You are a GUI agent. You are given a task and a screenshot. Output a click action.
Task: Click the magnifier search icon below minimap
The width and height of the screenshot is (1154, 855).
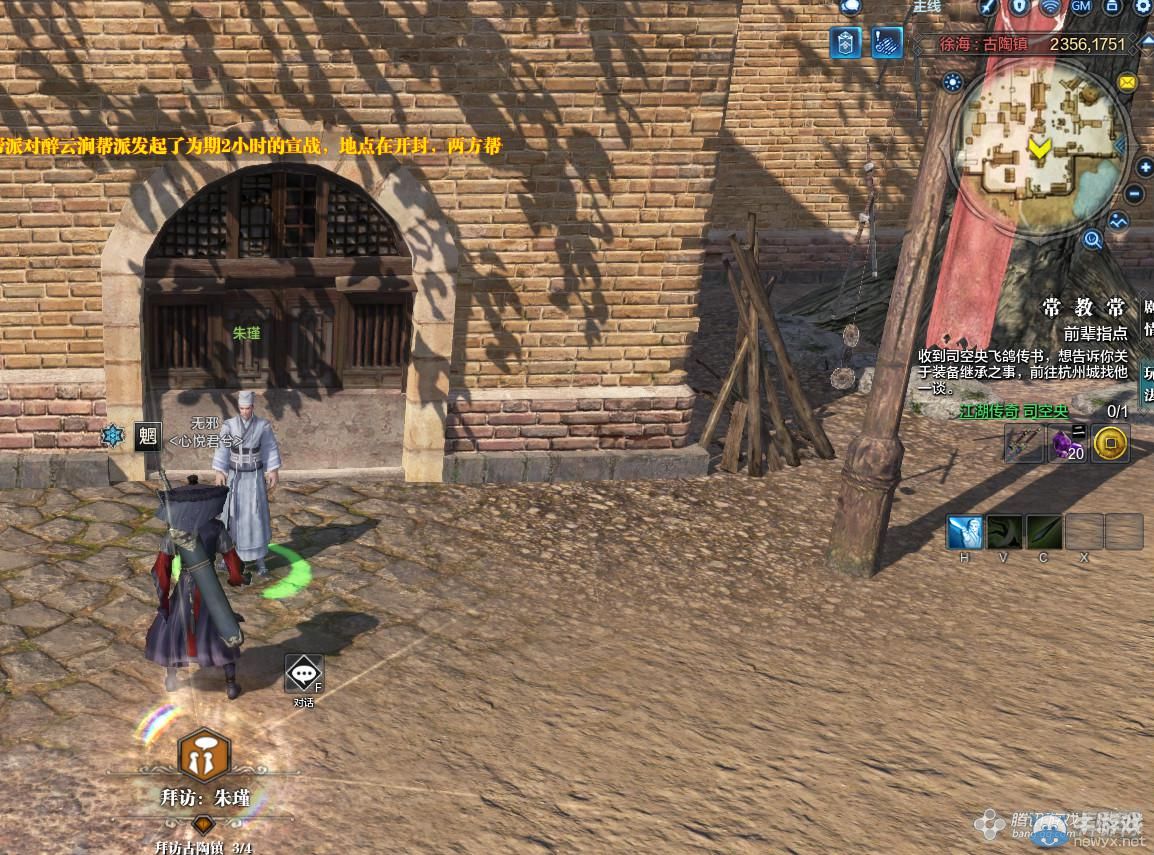point(1092,239)
